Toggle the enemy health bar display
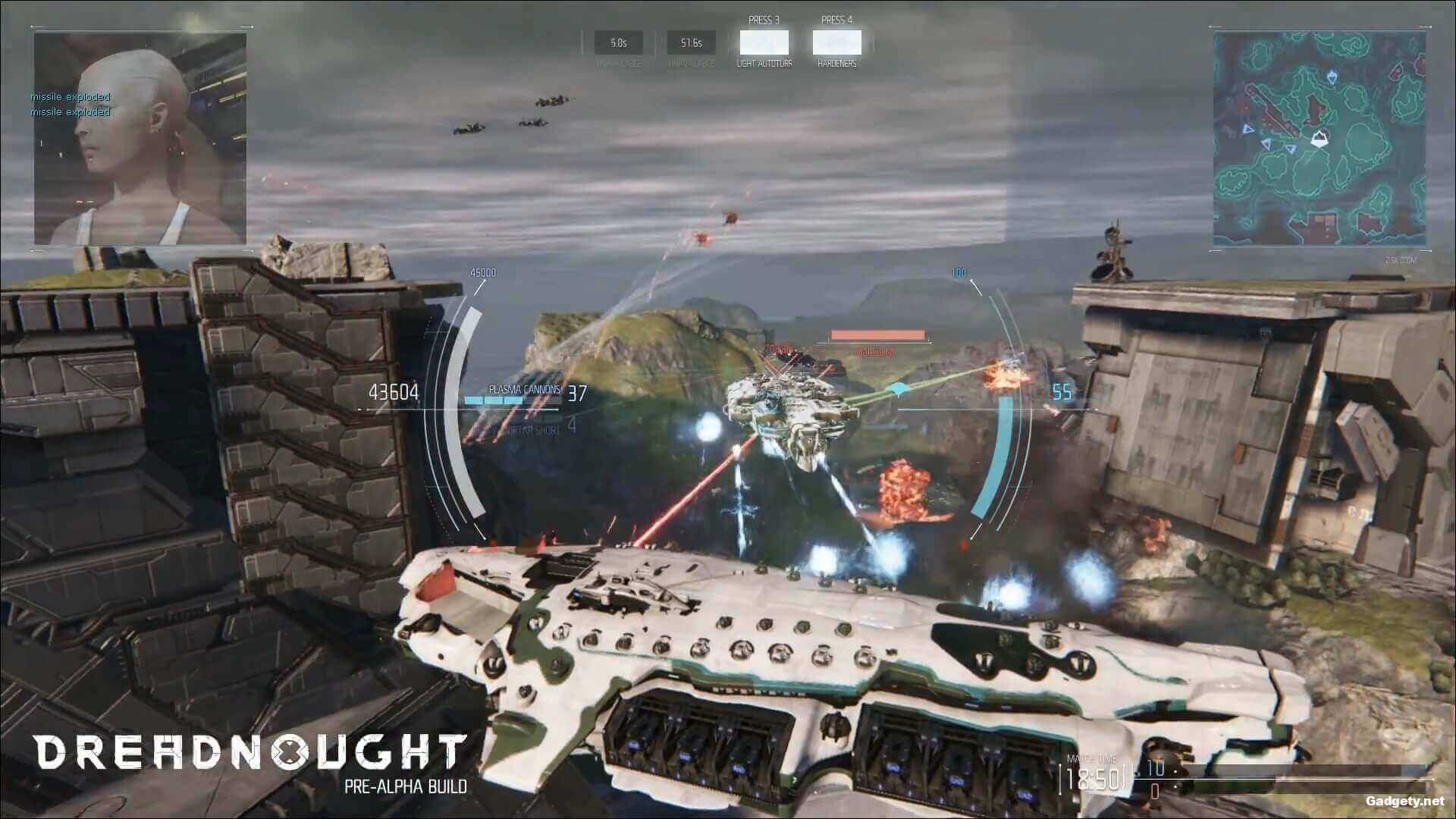 pyautogui.click(x=878, y=333)
